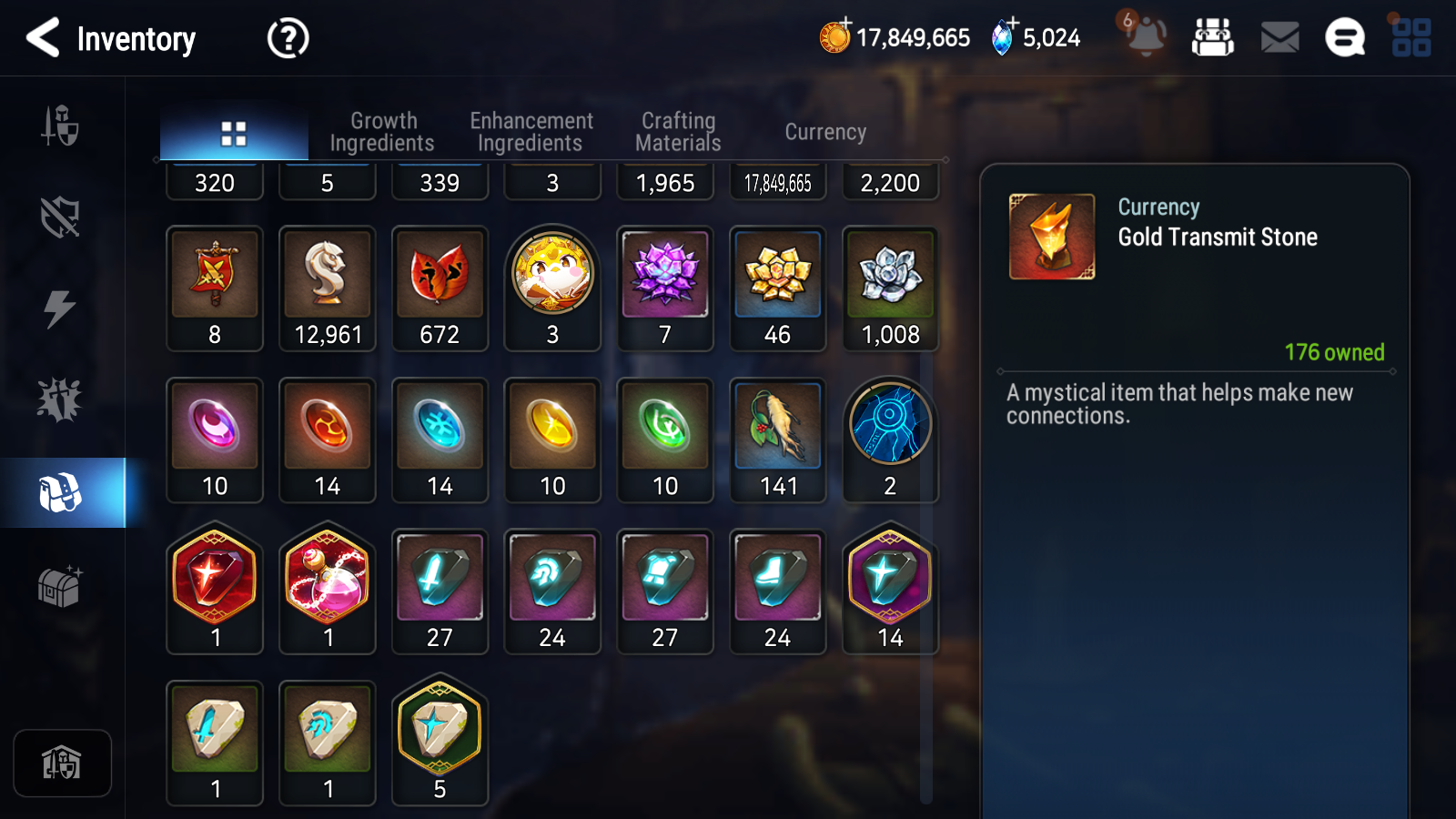Select the purple lotus flower item

point(665,288)
